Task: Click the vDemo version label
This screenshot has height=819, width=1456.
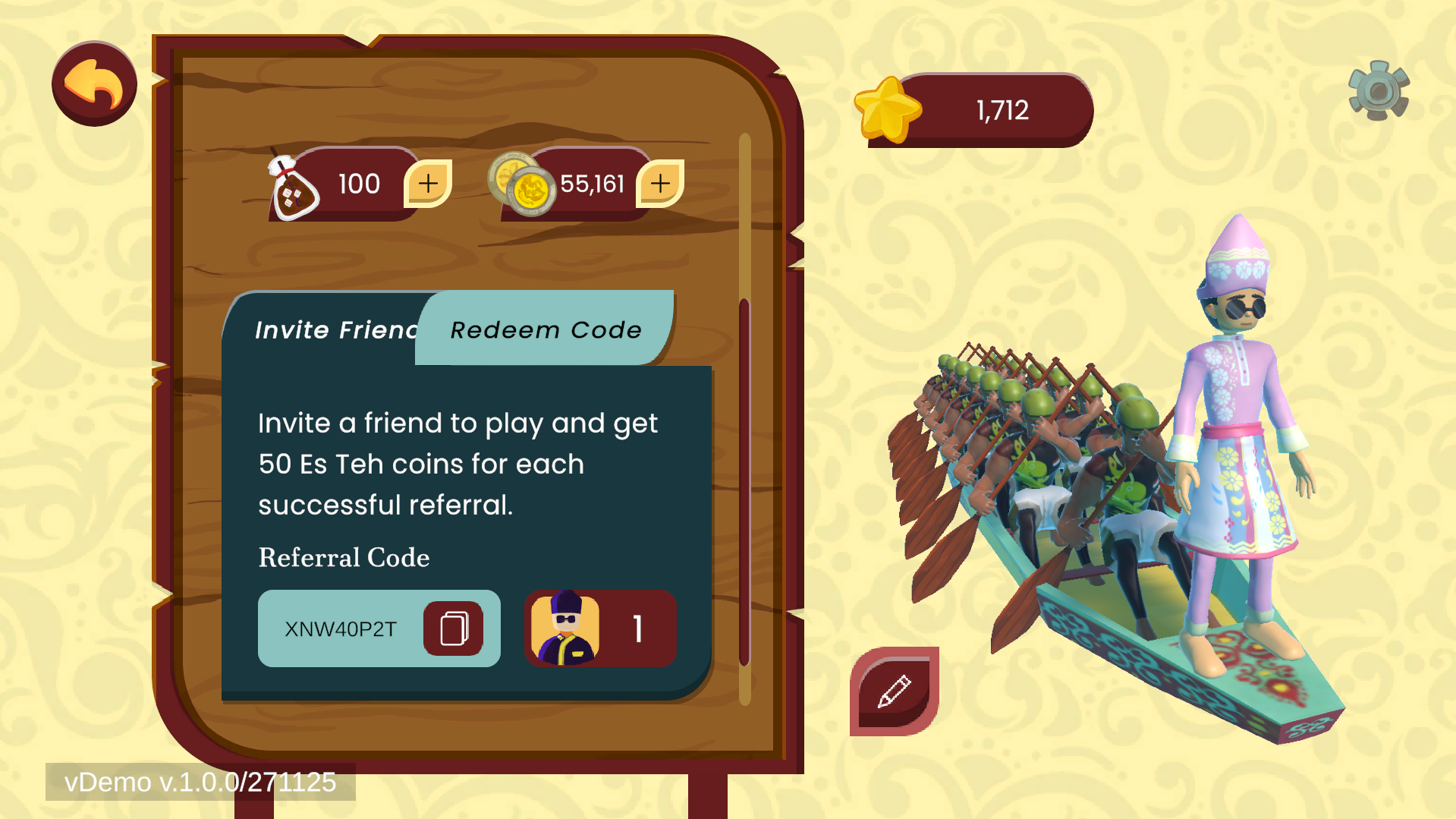Action: pyautogui.click(x=201, y=782)
